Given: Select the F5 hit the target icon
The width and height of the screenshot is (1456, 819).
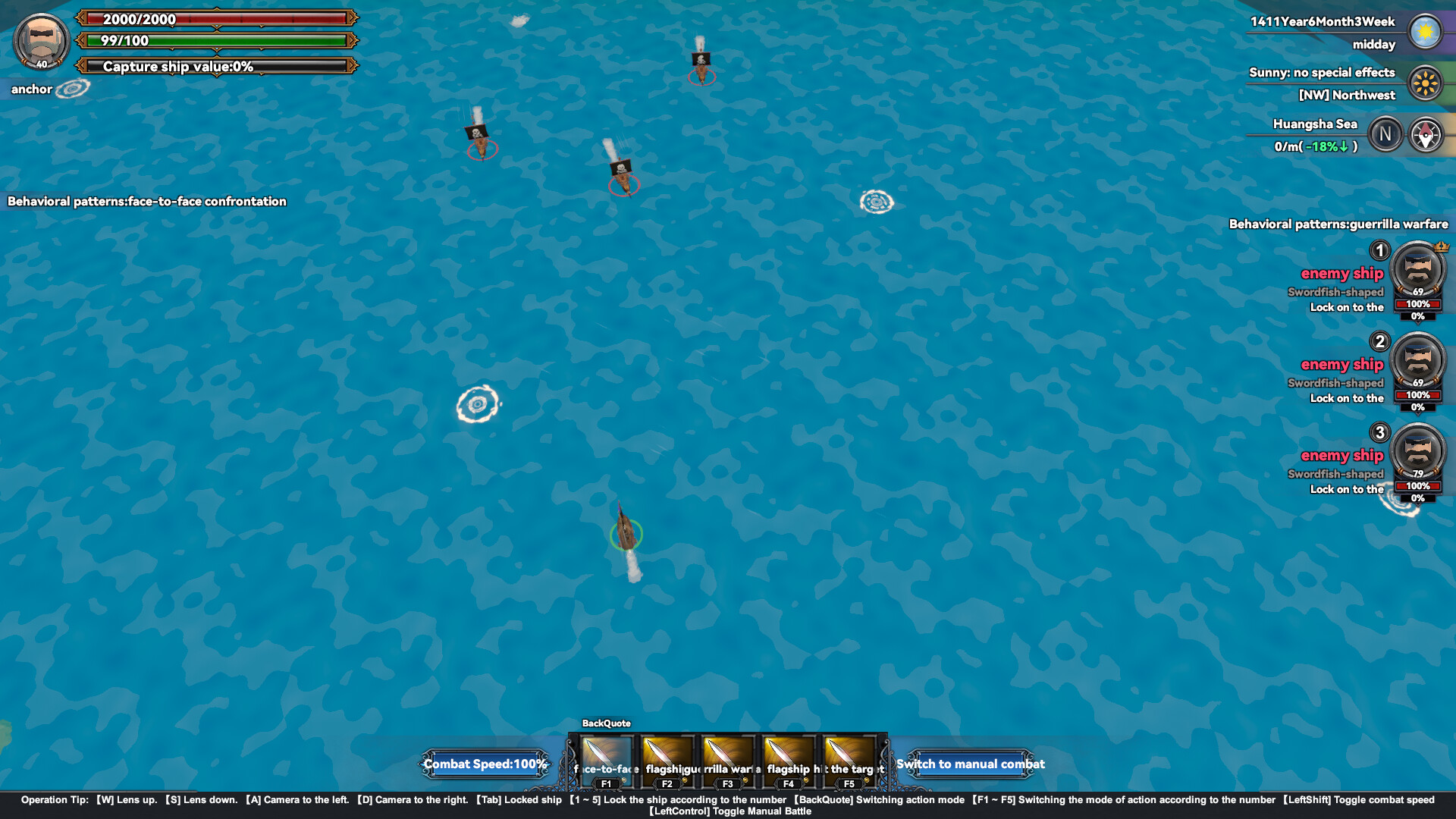Looking at the screenshot, I should [x=848, y=758].
